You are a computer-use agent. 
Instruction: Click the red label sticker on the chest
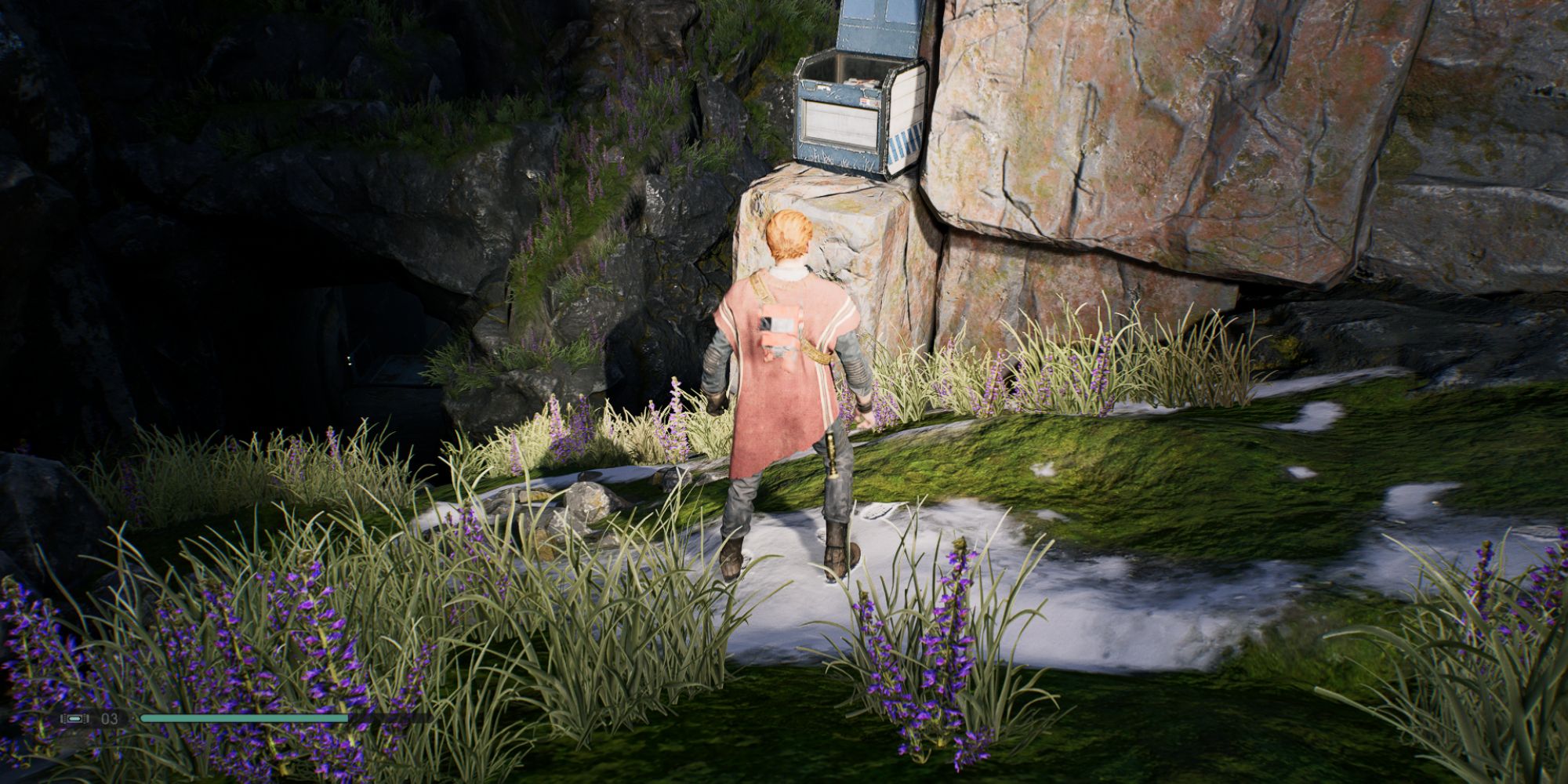point(867,100)
